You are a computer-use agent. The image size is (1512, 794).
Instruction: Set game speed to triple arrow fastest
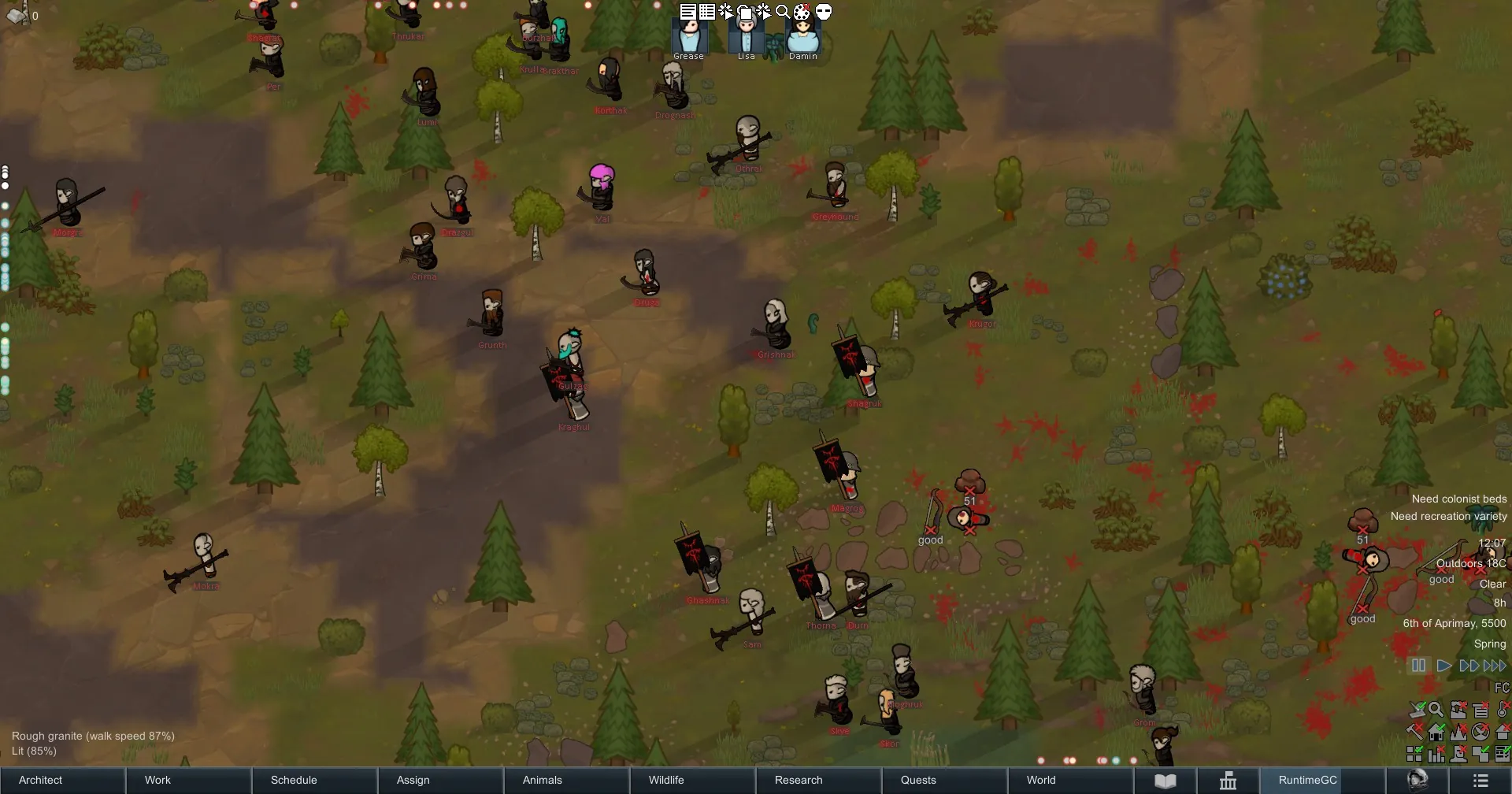(1495, 666)
